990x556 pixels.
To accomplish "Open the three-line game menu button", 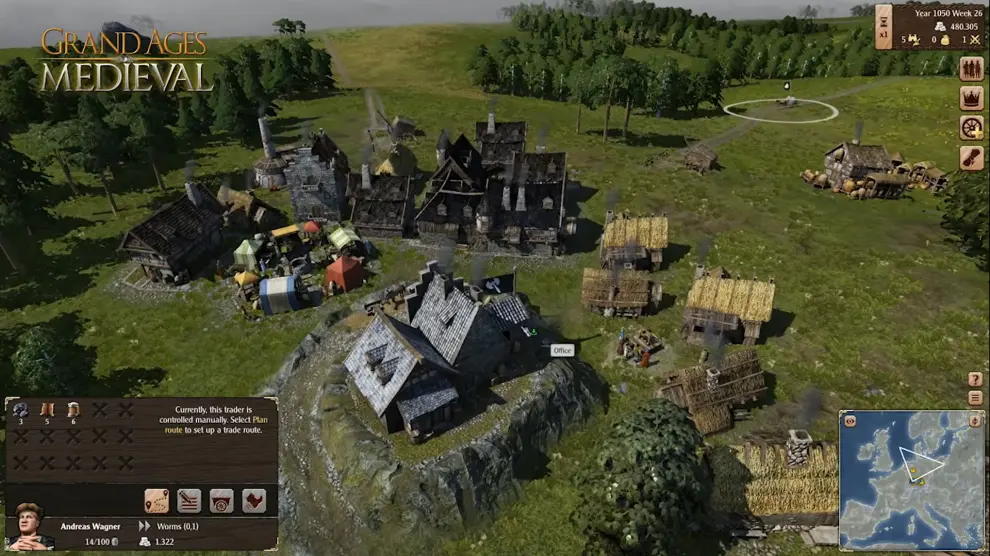I will [975, 397].
